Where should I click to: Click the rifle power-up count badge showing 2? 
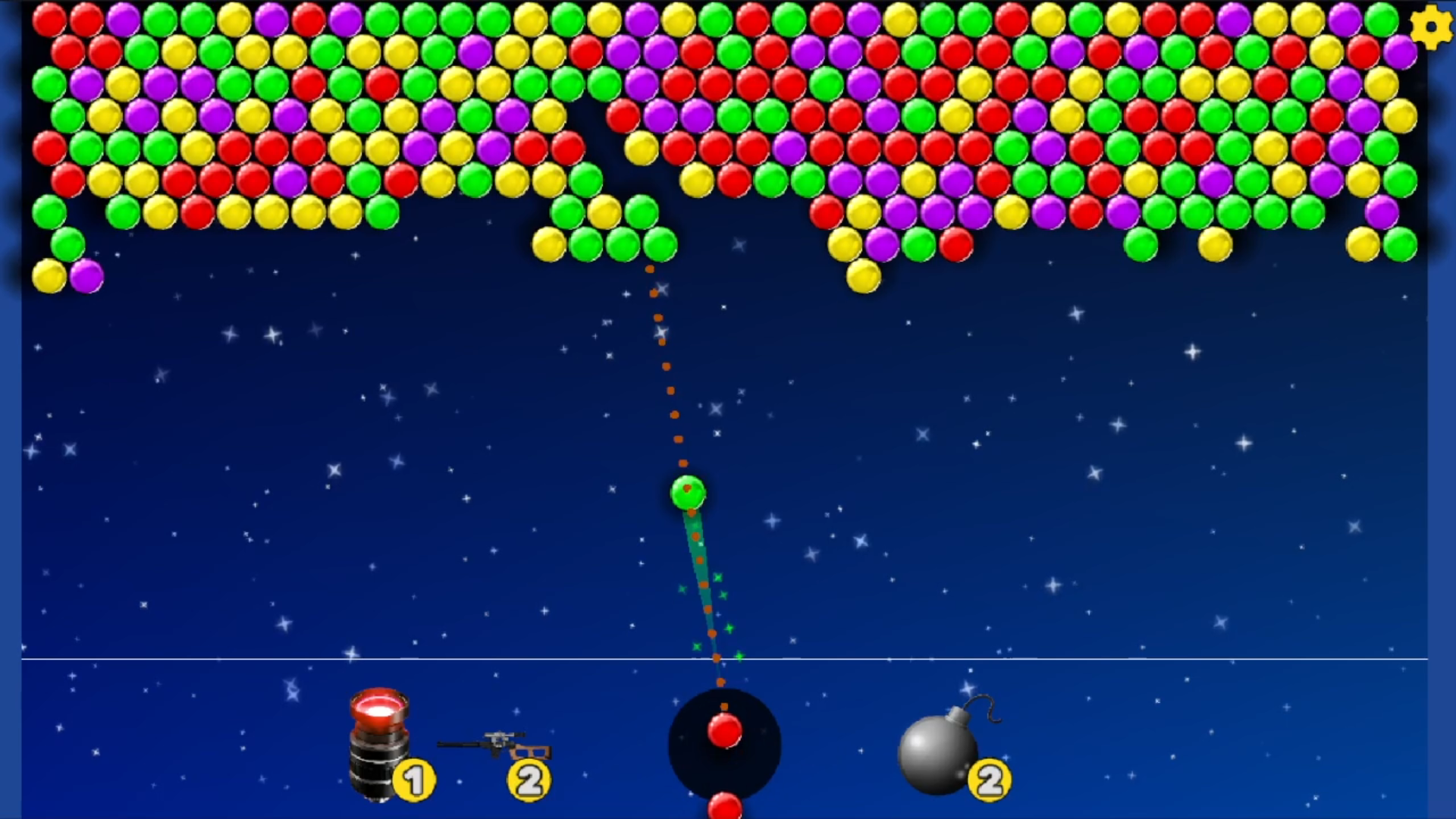531,780
